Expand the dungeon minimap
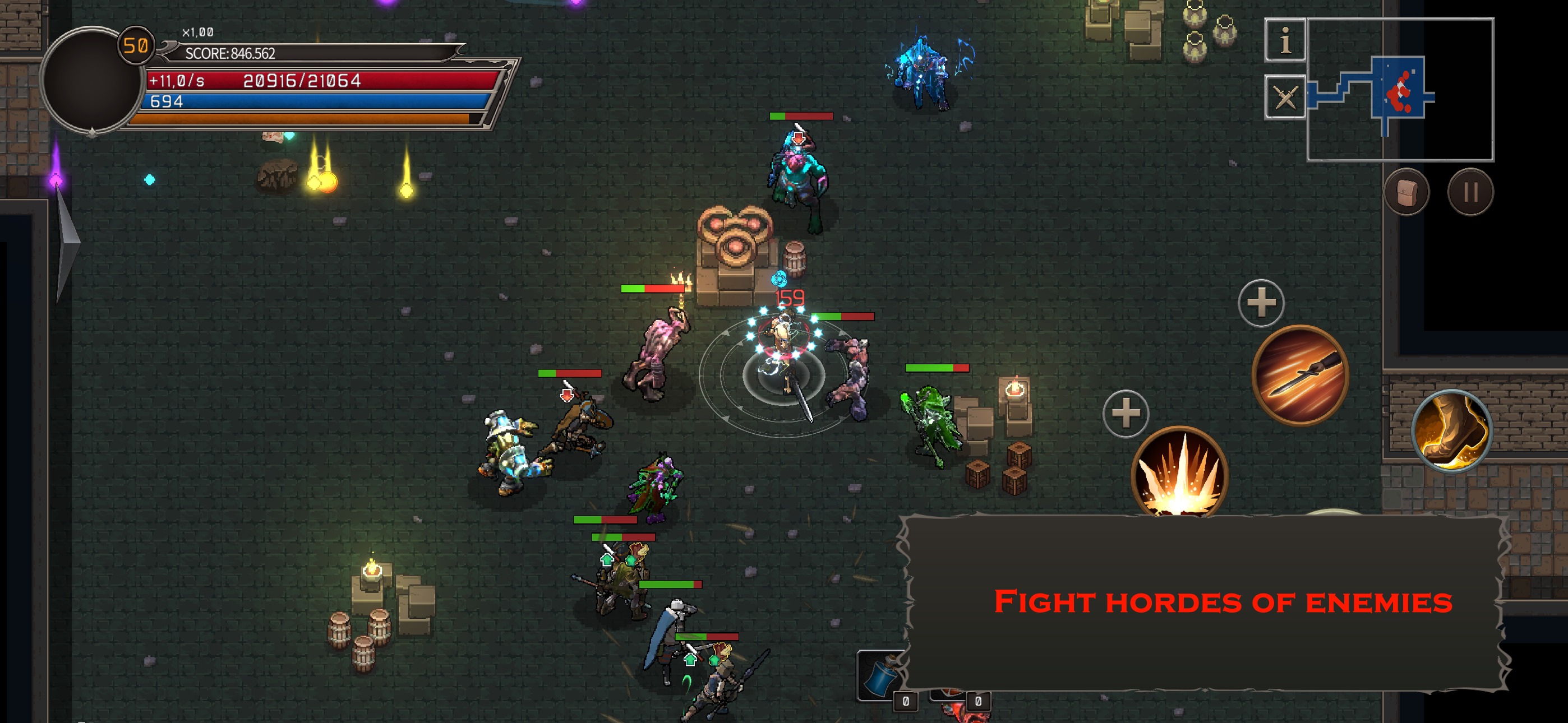The image size is (1568, 723). pos(1400,90)
